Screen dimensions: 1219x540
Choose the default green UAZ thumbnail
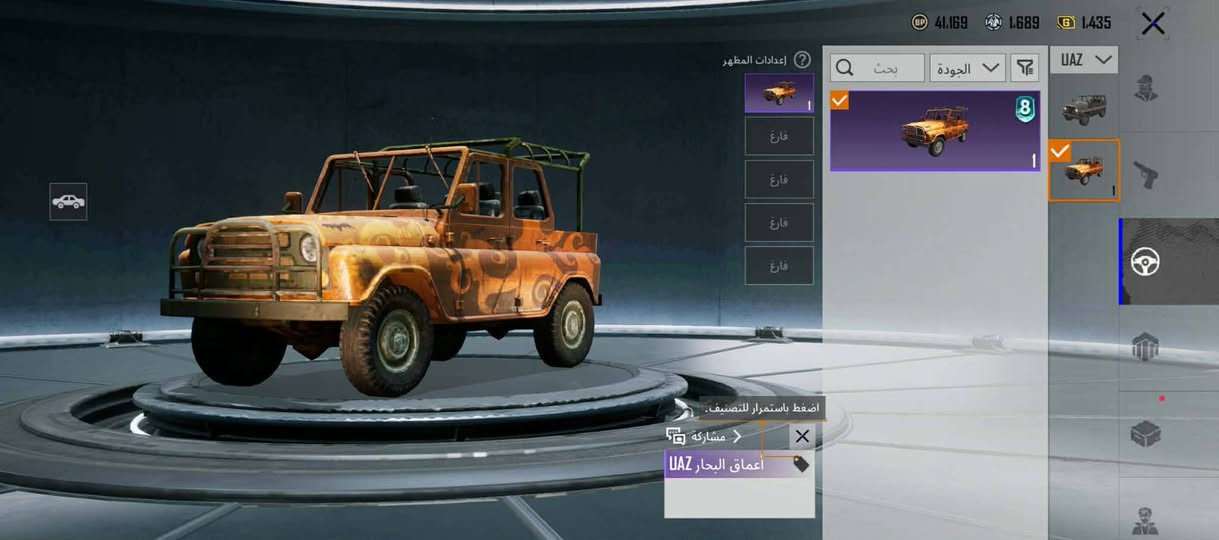pos(1083,107)
